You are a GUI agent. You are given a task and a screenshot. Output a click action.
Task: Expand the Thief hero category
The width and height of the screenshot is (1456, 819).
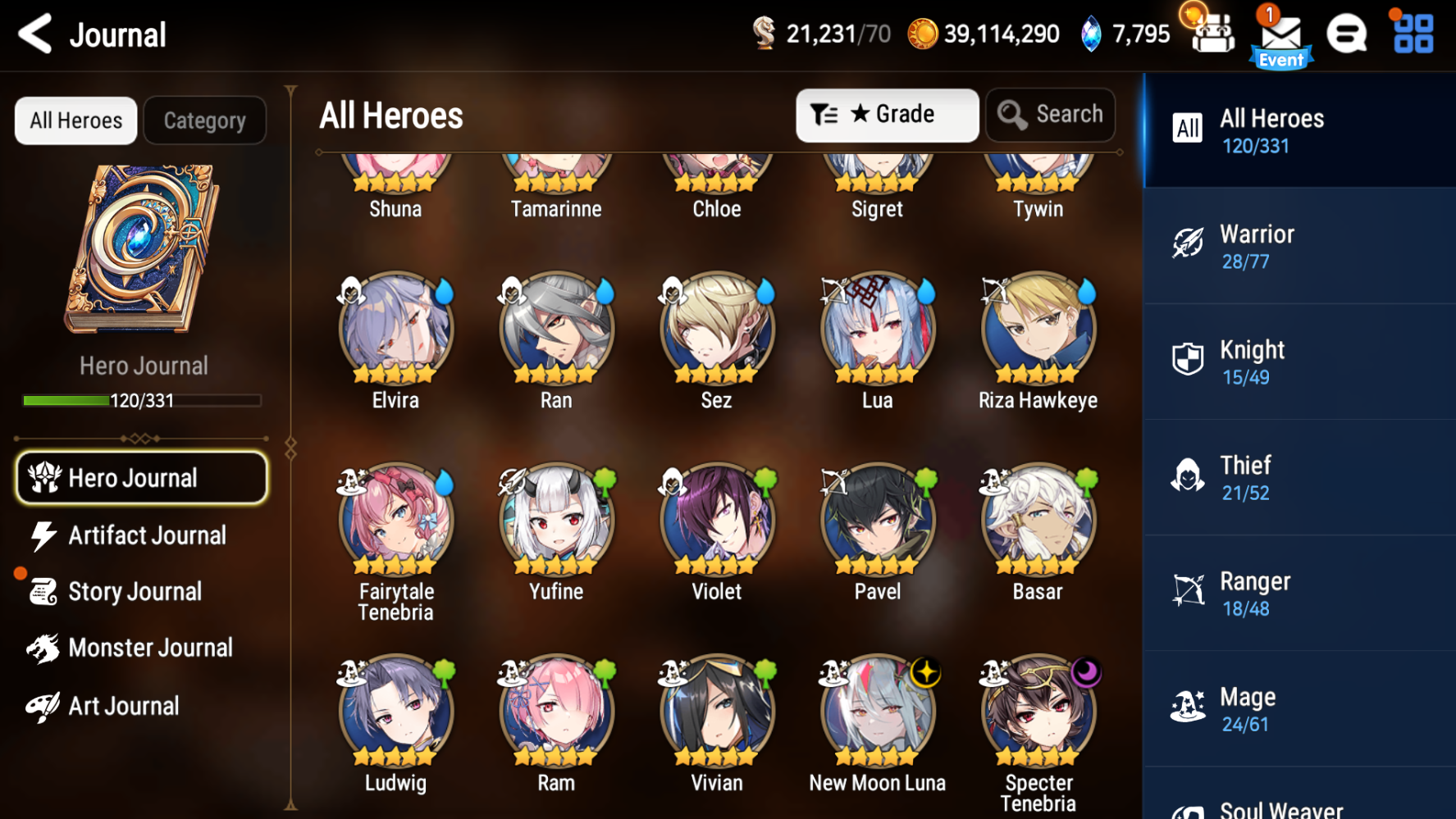coord(1299,476)
